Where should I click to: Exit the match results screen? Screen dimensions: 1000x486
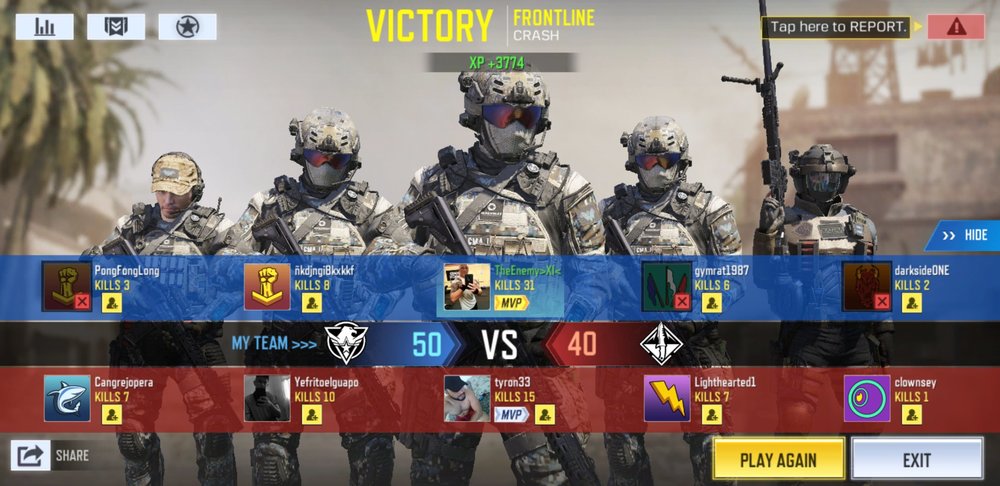click(x=916, y=460)
